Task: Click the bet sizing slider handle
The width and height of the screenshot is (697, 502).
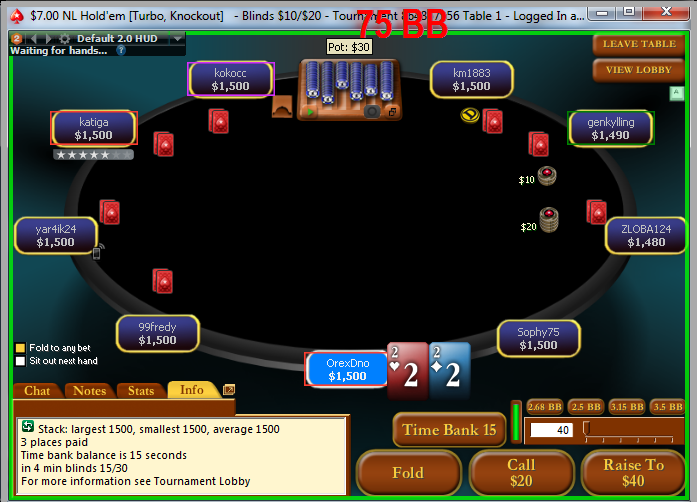Action: tap(588, 430)
